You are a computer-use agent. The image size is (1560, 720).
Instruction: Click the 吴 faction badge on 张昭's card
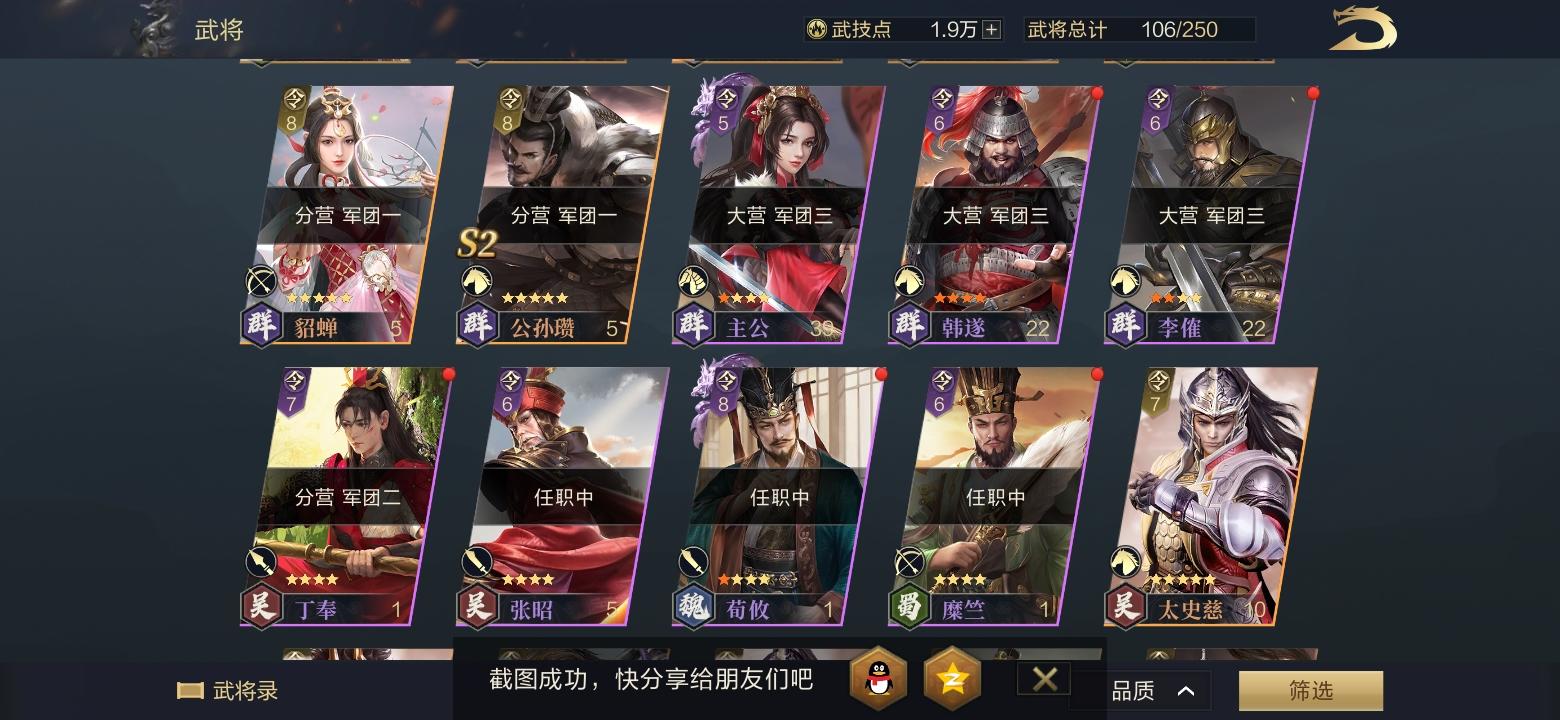(477, 608)
